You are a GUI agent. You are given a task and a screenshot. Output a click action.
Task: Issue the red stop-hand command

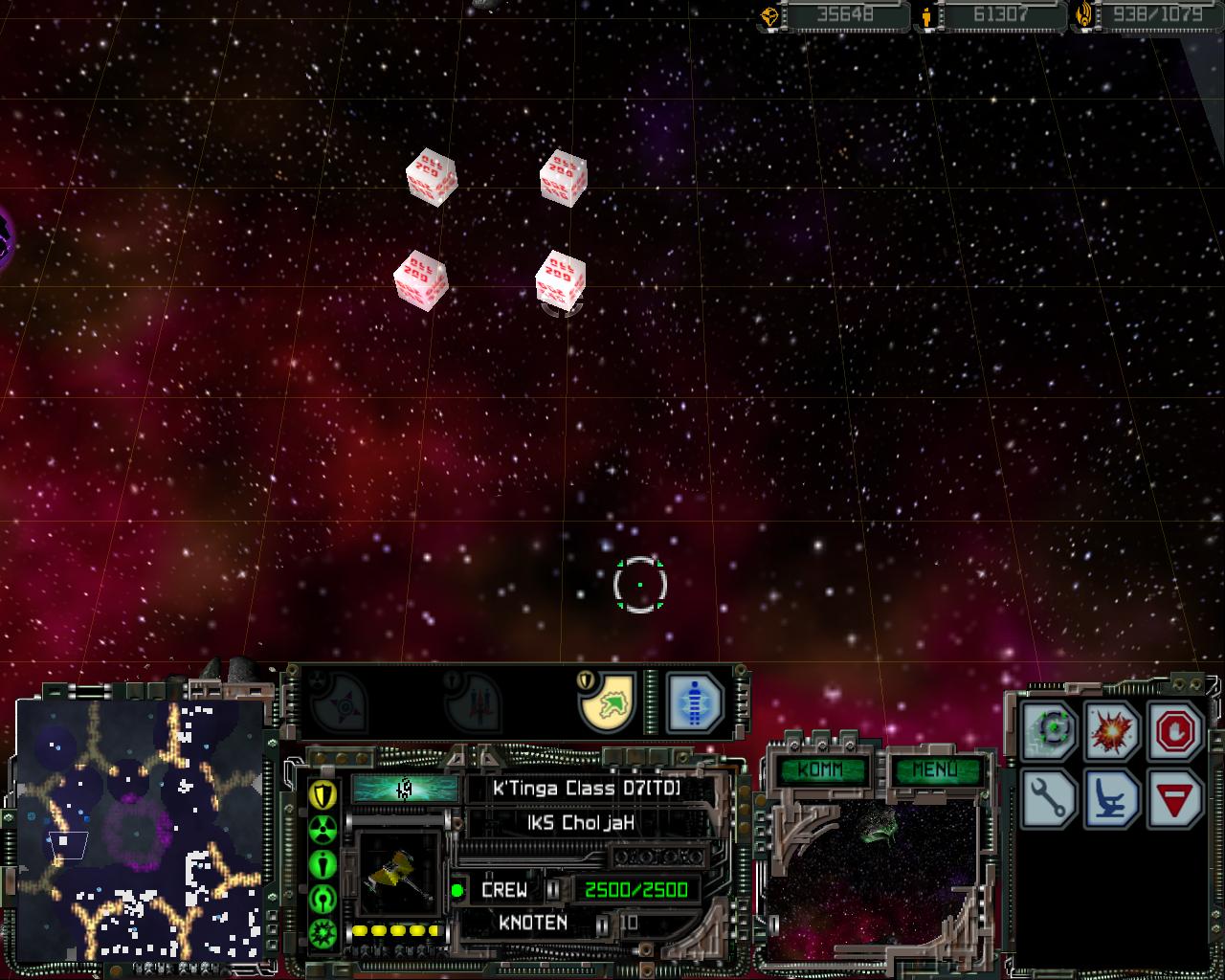click(1173, 731)
